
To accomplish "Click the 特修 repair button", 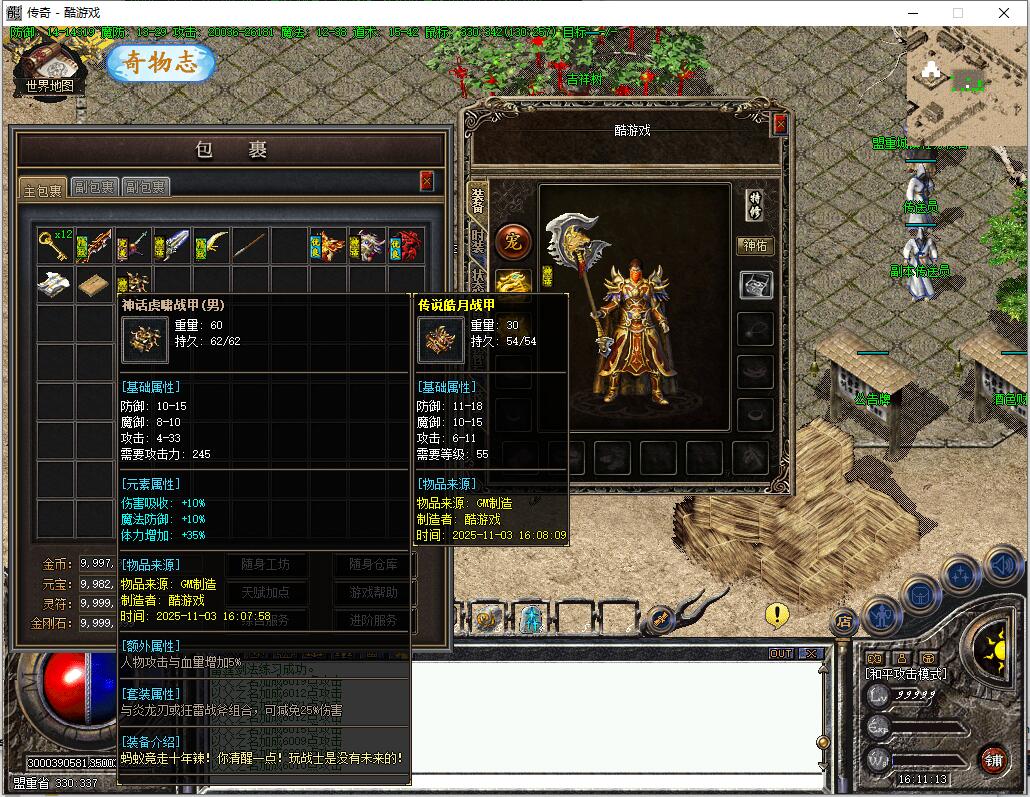I will (756, 204).
